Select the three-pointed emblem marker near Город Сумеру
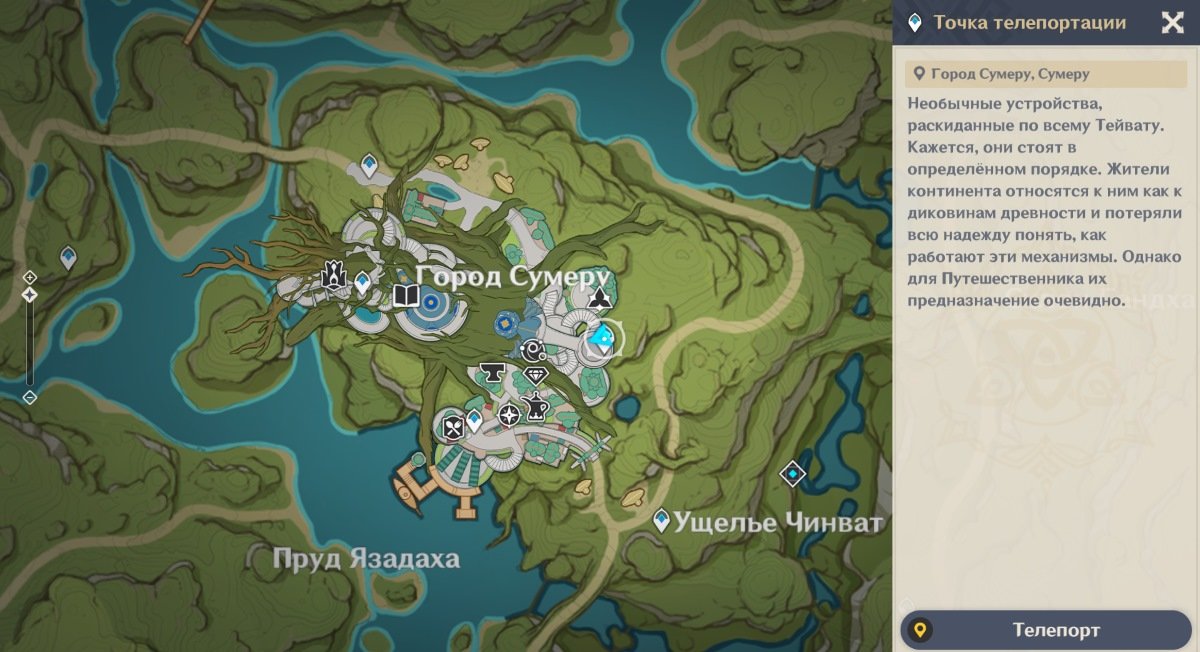The height and width of the screenshot is (652, 1200). click(600, 297)
